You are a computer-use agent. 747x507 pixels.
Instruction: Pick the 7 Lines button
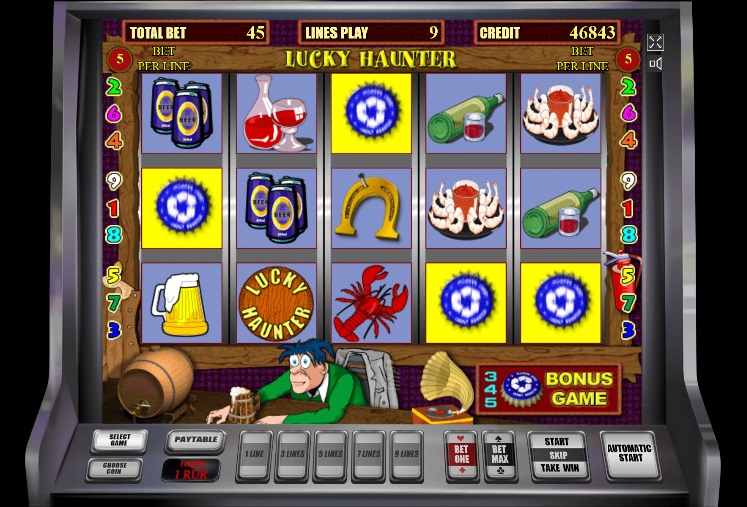pos(368,455)
